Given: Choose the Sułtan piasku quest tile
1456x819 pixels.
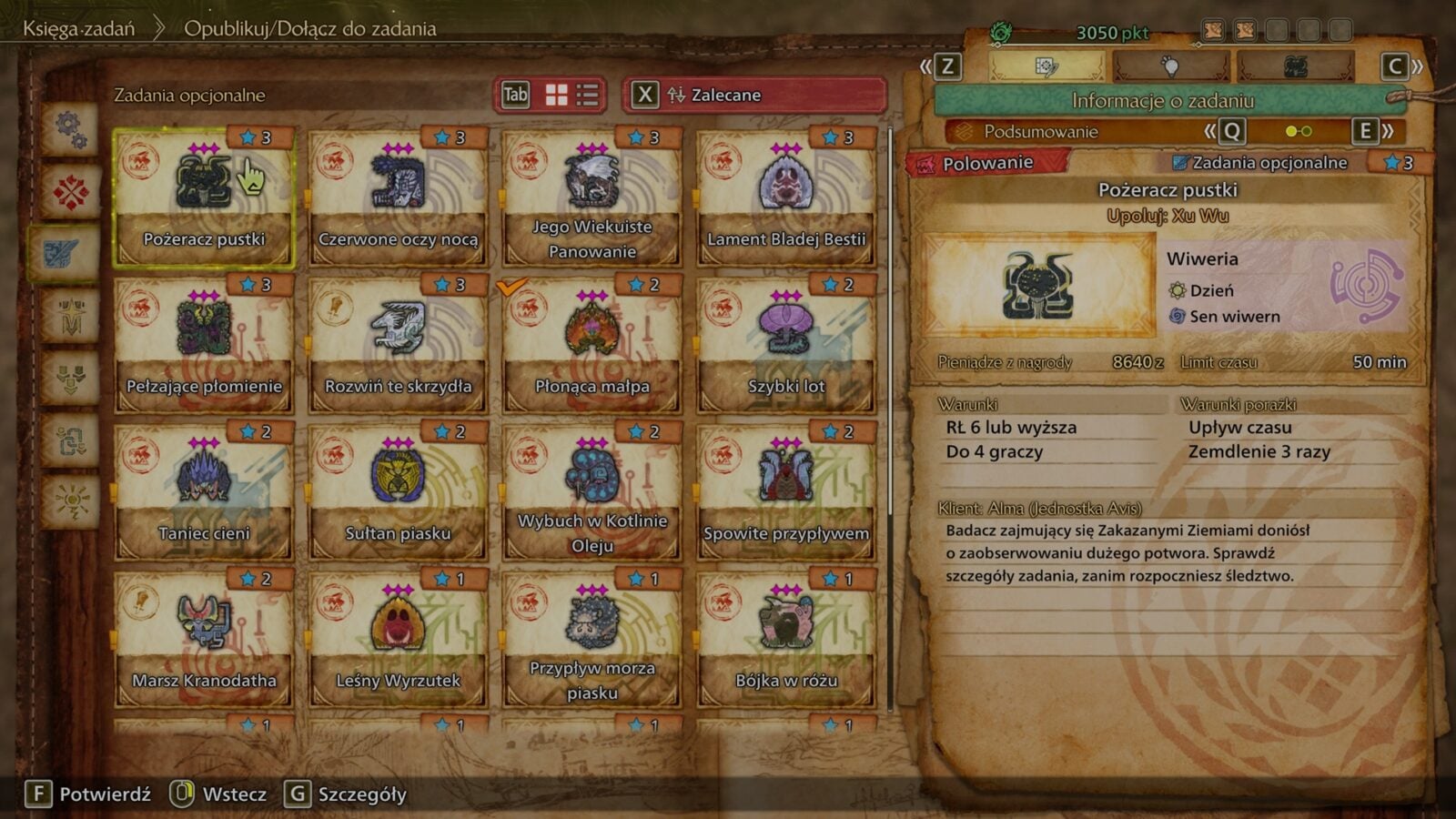Looking at the screenshot, I should (398, 492).
